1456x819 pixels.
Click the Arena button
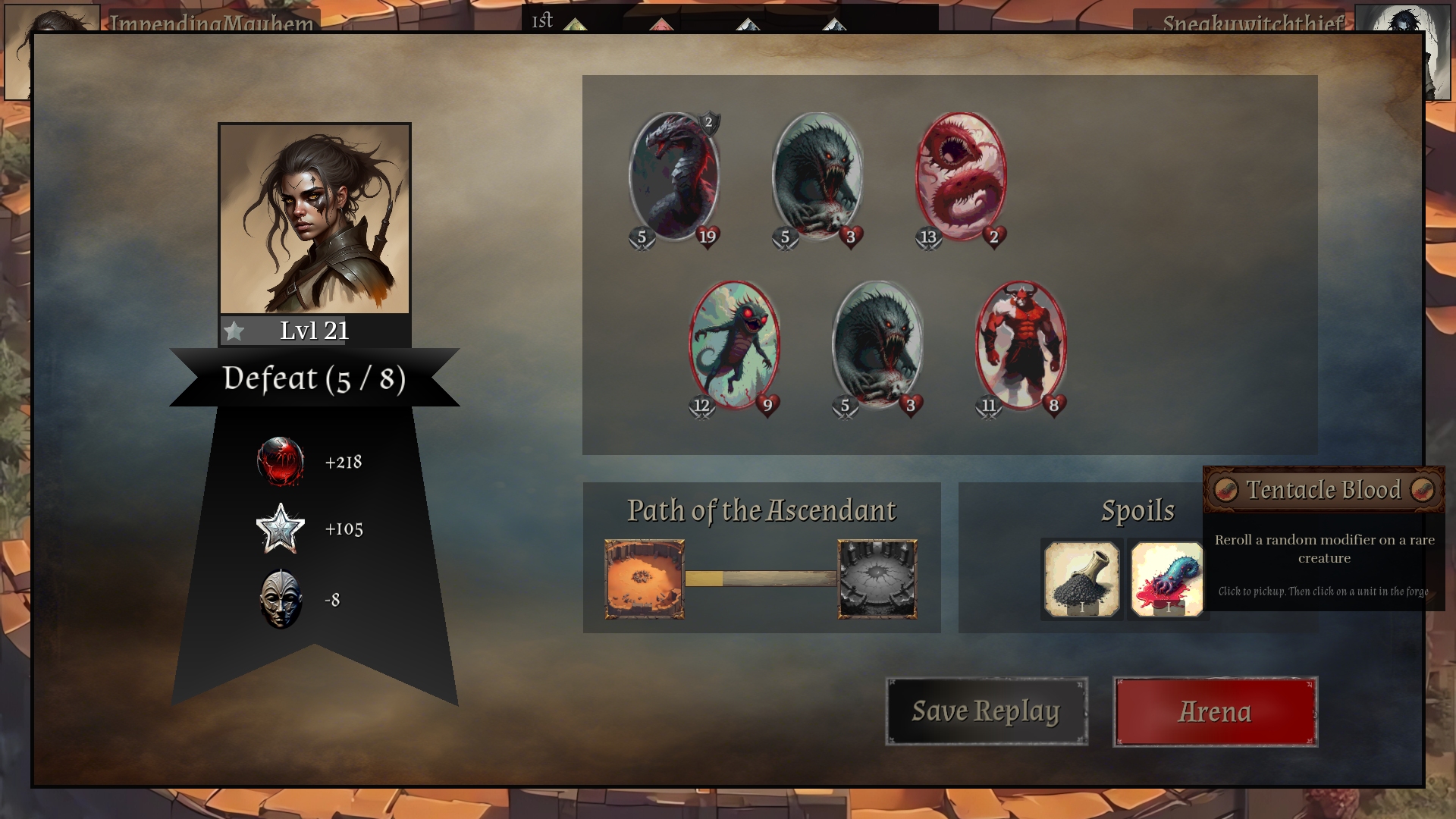pos(1215,711)
